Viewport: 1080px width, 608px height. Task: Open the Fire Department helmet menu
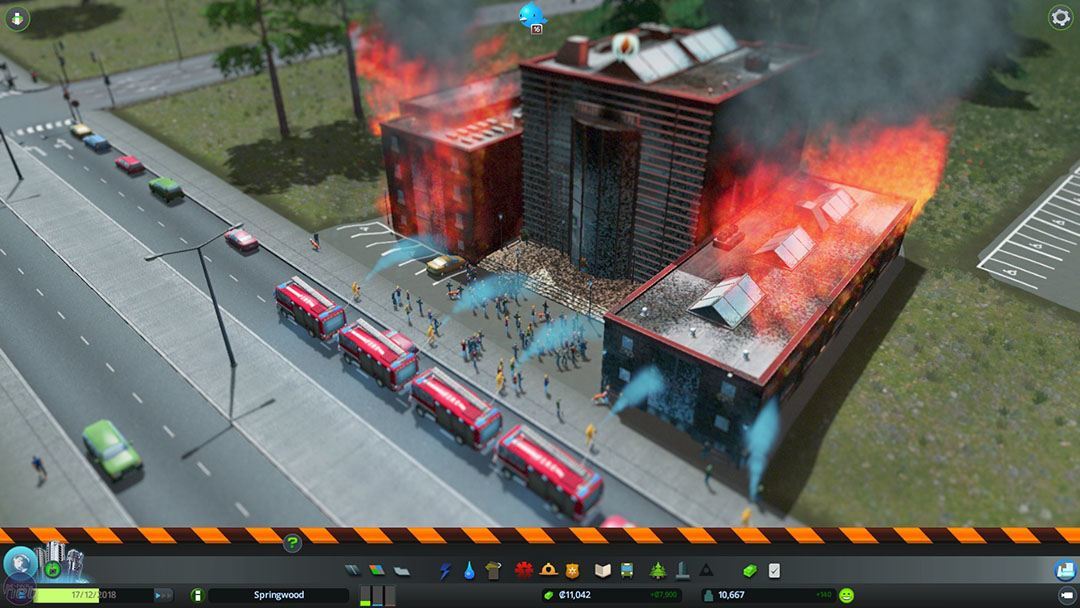[x=548, y=570]
